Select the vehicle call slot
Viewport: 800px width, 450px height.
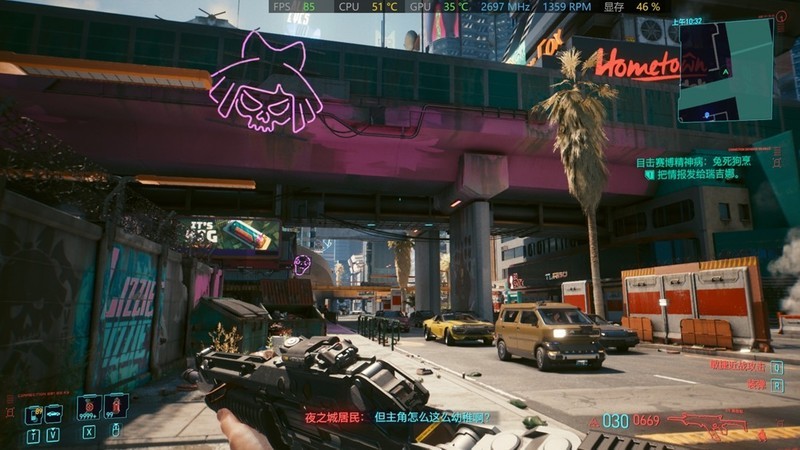click(52, 410)
